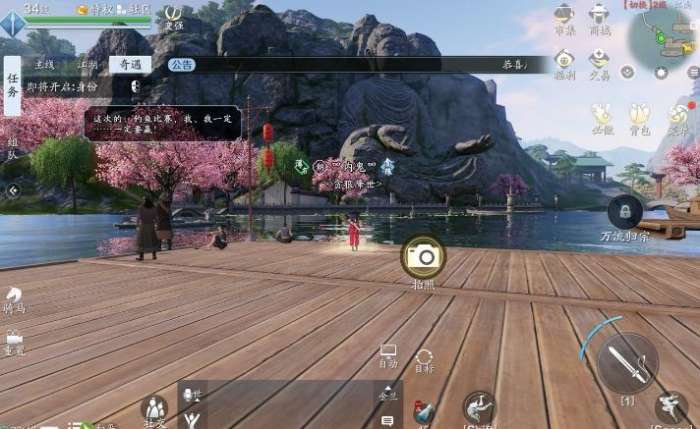Image resolution: width=700 pixels, height=429 pixels.
Task: Switch to the 奇遇 quest tab
Action: [130, 64]
